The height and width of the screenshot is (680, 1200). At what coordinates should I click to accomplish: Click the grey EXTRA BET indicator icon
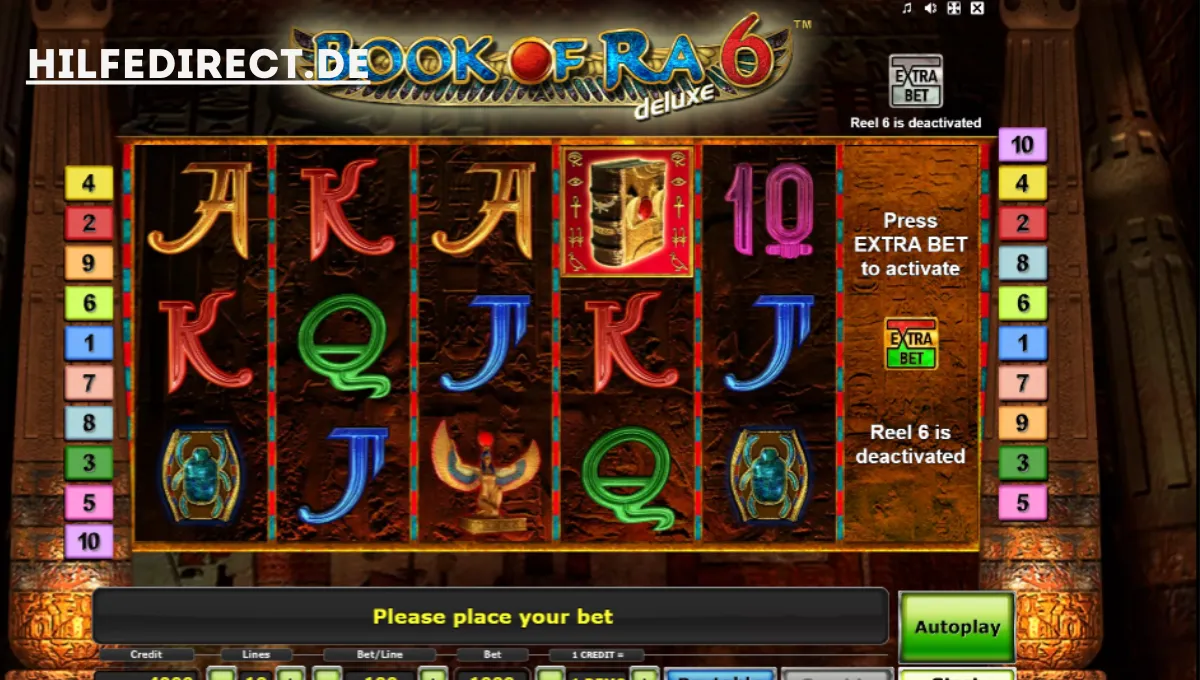coord(915,82)
